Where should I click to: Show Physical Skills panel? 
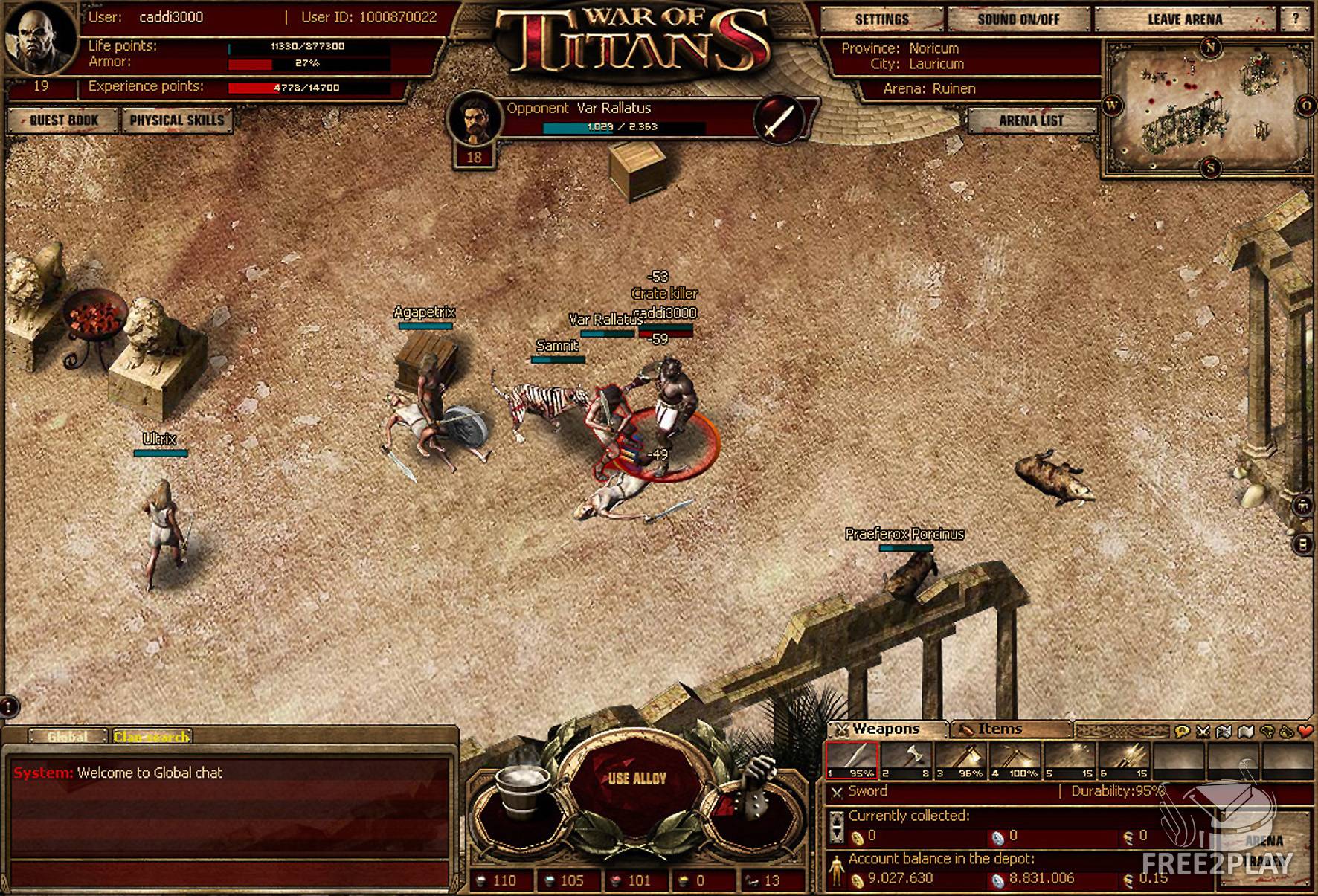tap(176, 120)
